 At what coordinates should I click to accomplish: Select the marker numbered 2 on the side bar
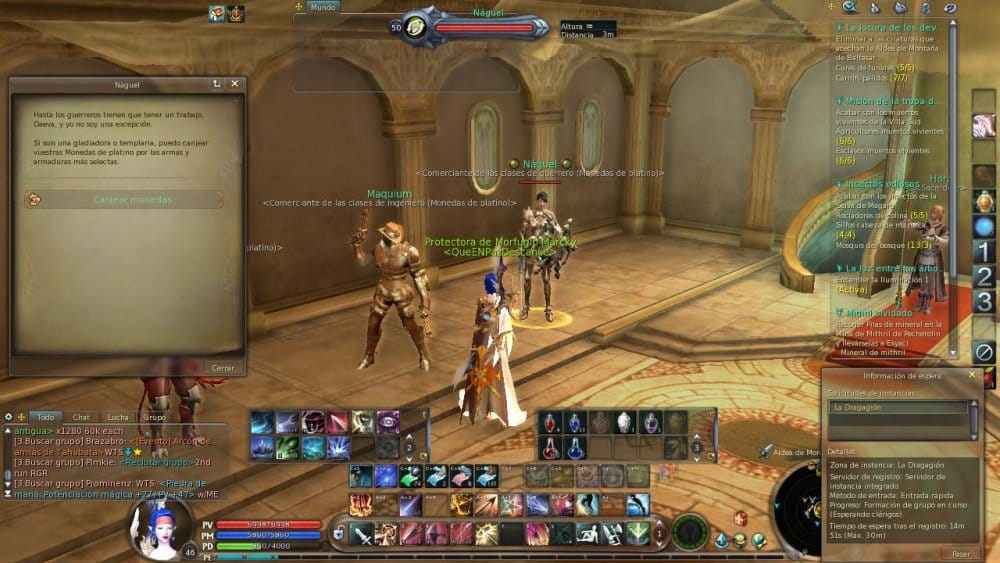(984, 276)
